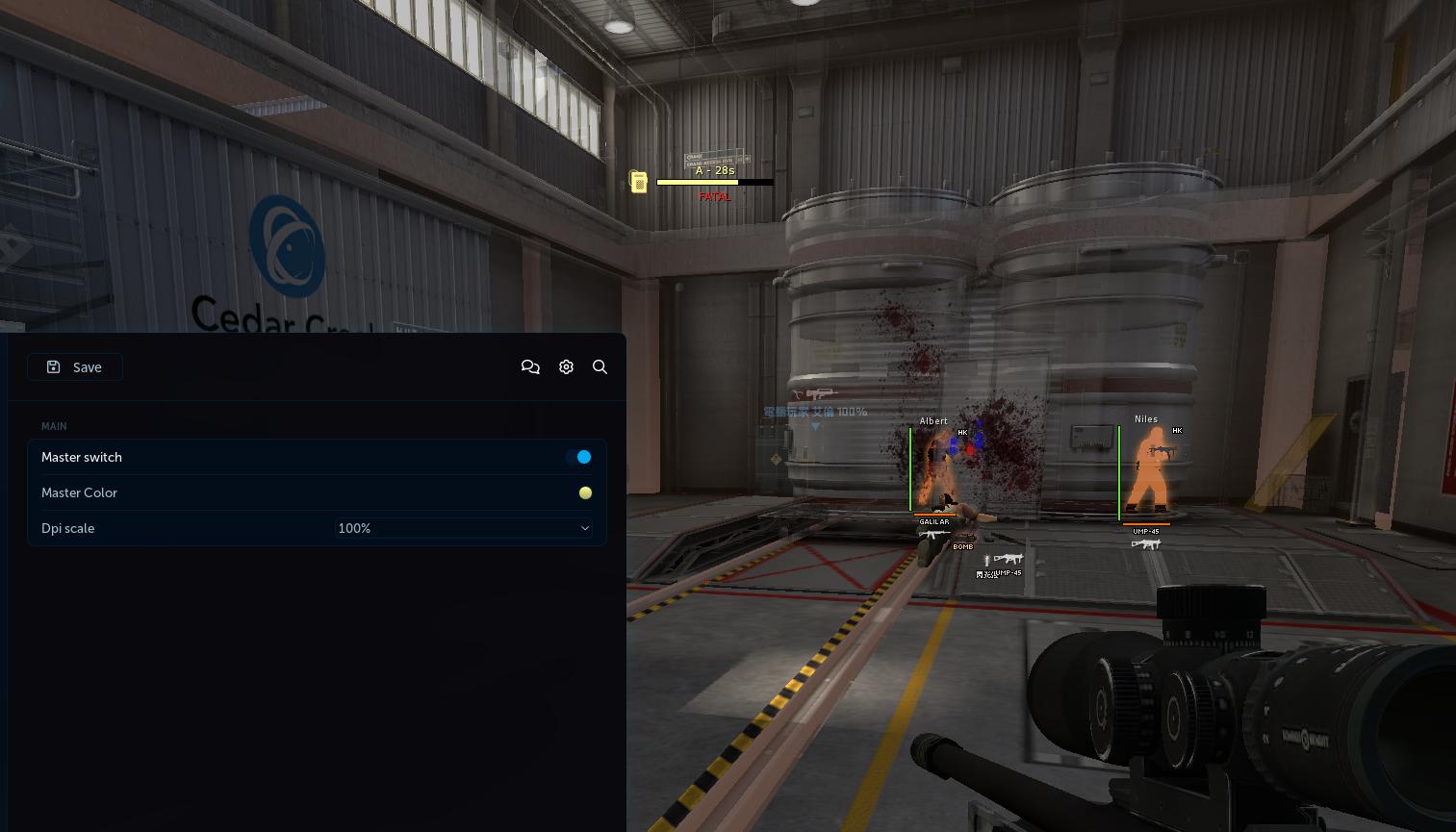Click the yellow C4 radio icon beside the timer
This screenshot has width=1456, height=832.
(639, 182)
